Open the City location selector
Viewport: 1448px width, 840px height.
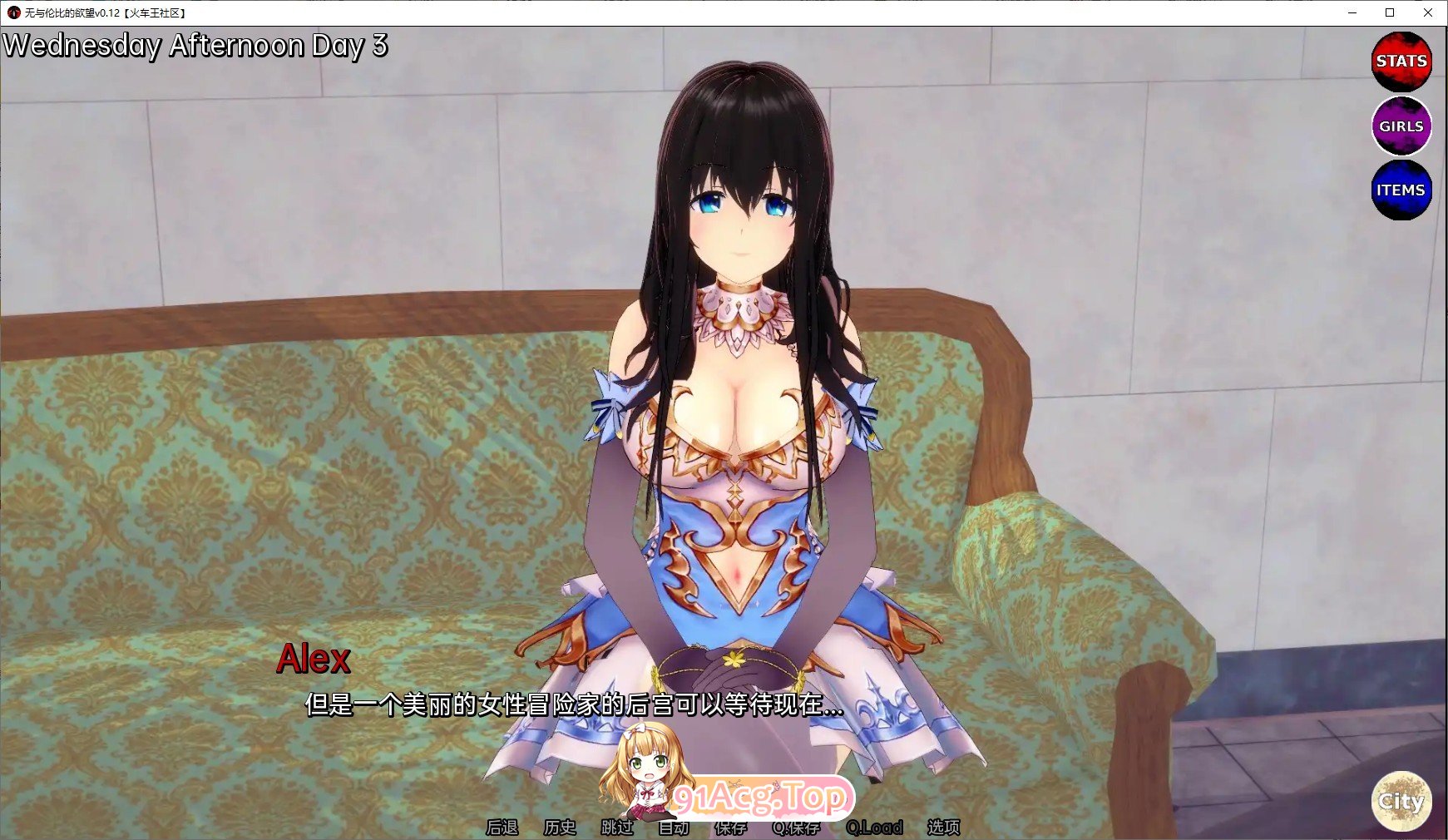1401,801
